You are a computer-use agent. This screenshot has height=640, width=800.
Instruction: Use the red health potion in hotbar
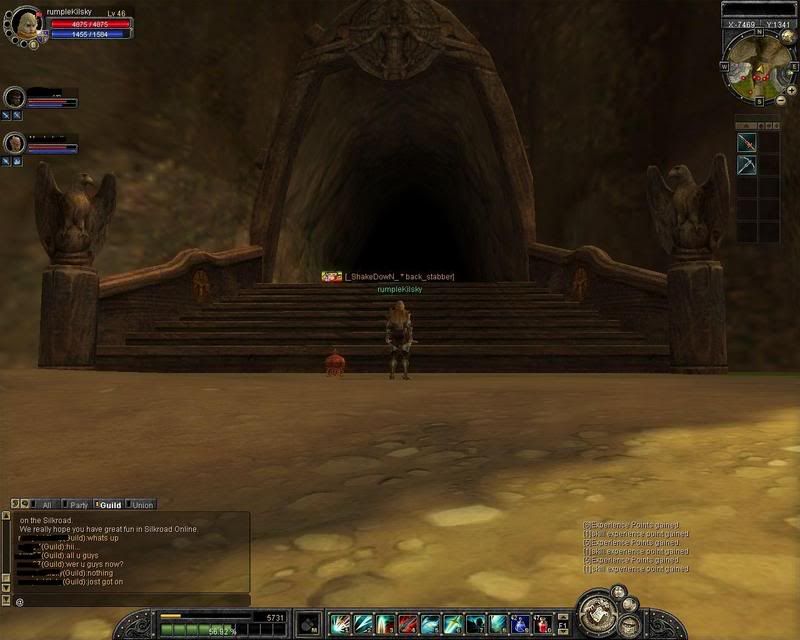click(x=541, y=625)
